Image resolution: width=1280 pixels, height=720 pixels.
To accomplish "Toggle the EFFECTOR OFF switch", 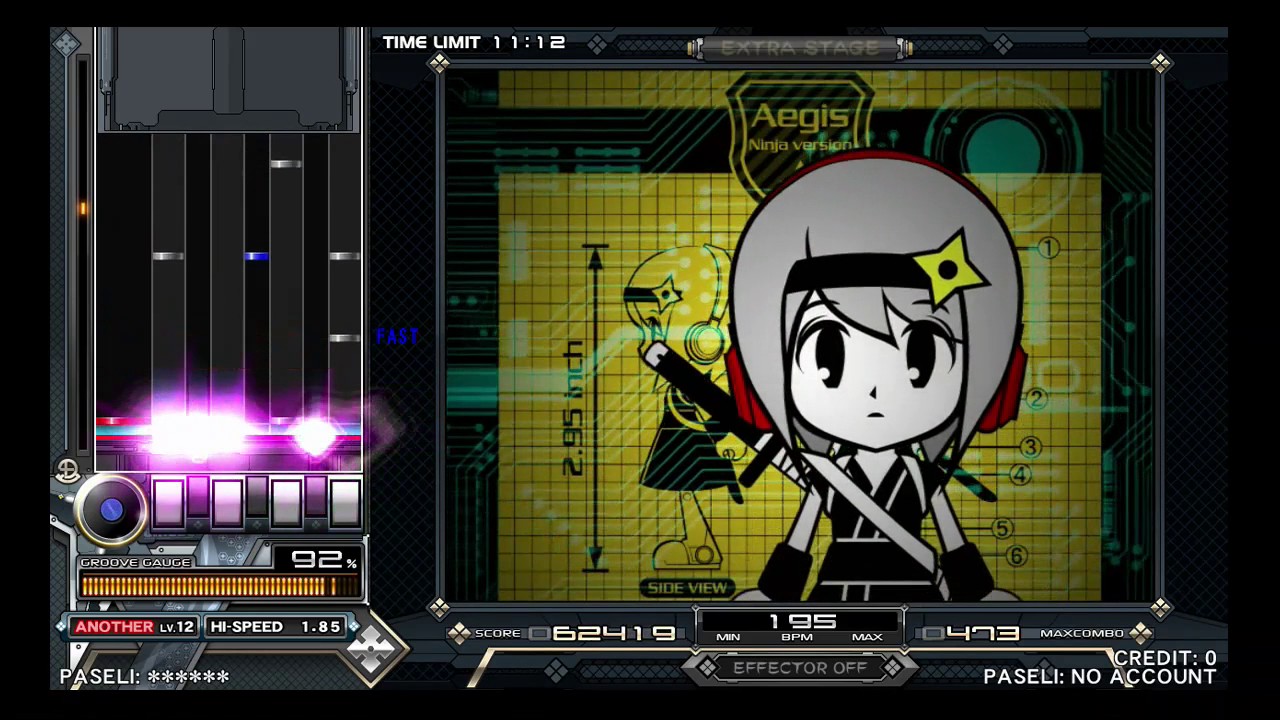I will click(798, 668).
